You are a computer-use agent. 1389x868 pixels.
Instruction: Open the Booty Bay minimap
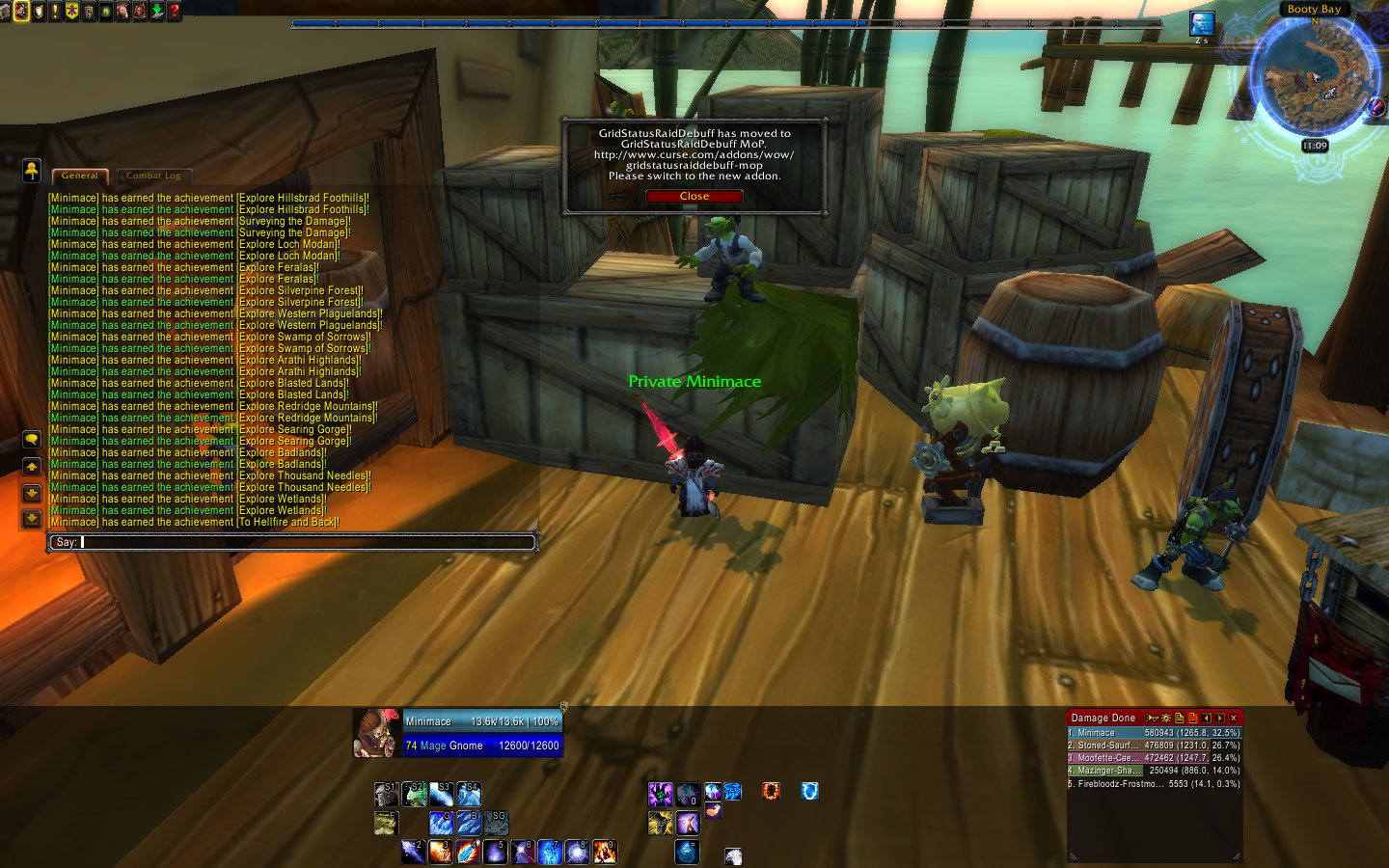(x=1314, y=79)
